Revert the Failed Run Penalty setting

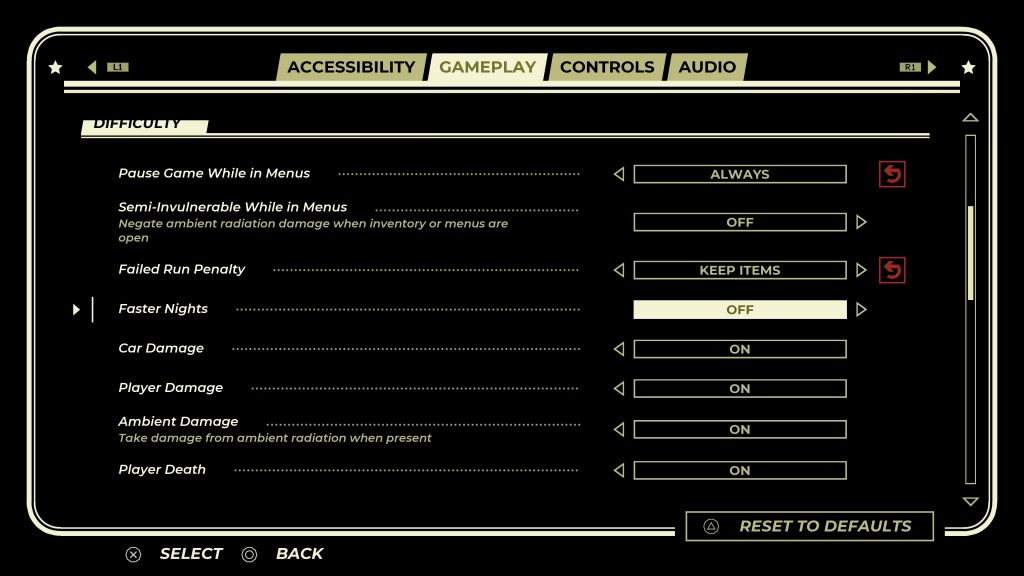pyautogui.click(x=891, y=270)
